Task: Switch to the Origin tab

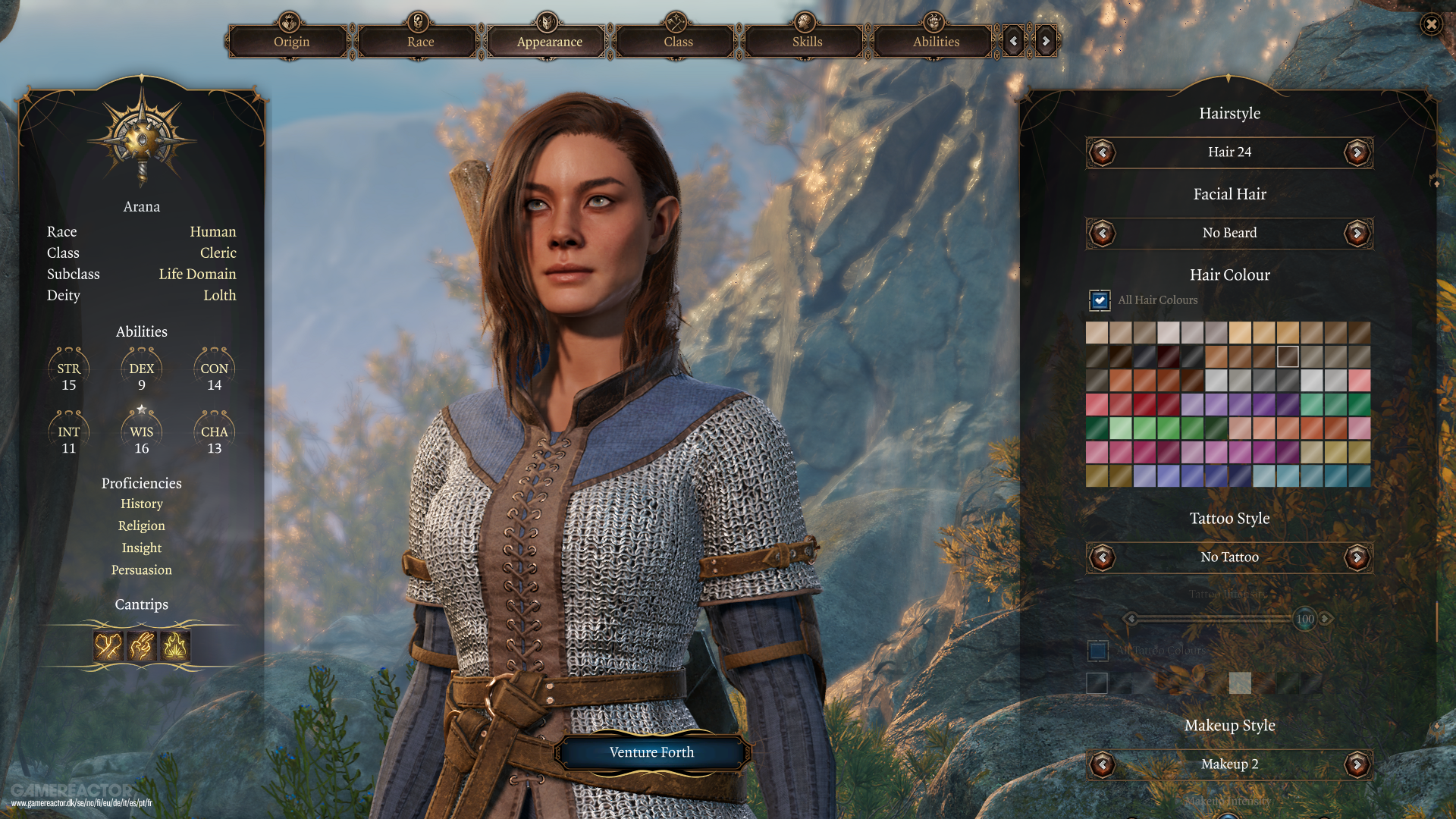Action: coord(291,42)
